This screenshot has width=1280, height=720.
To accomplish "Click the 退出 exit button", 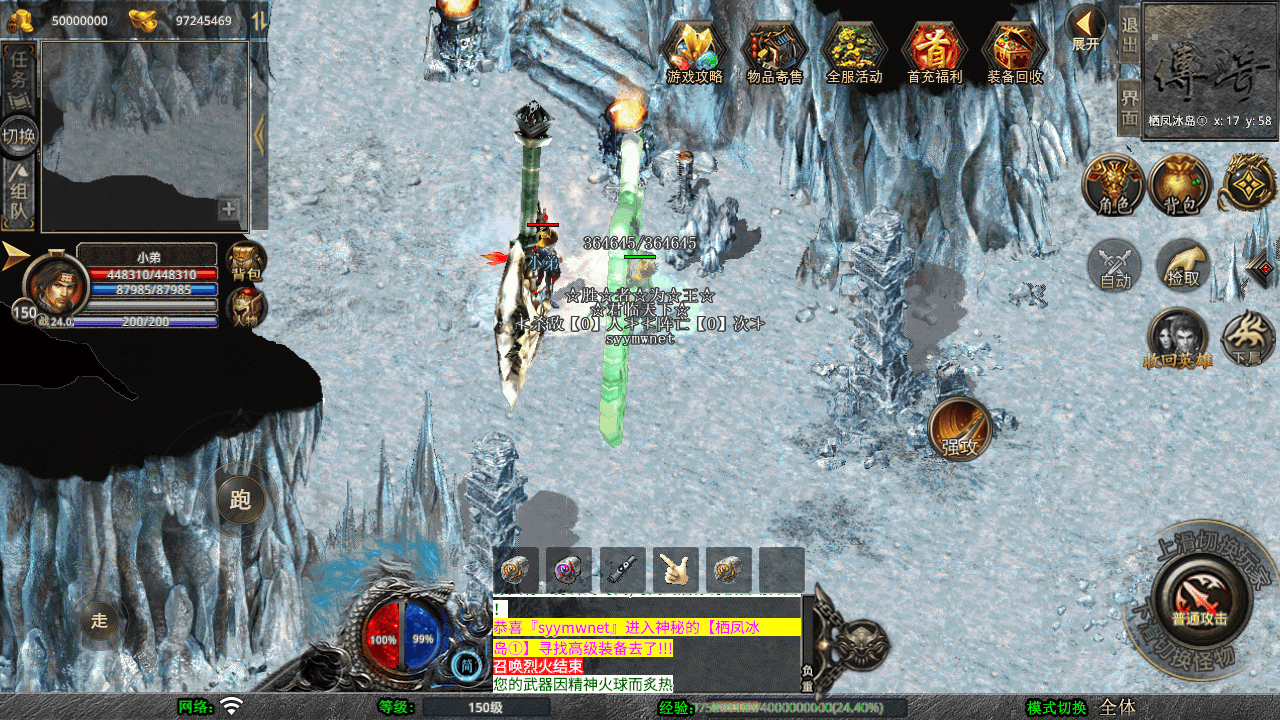I will (x=1129, y=36).
